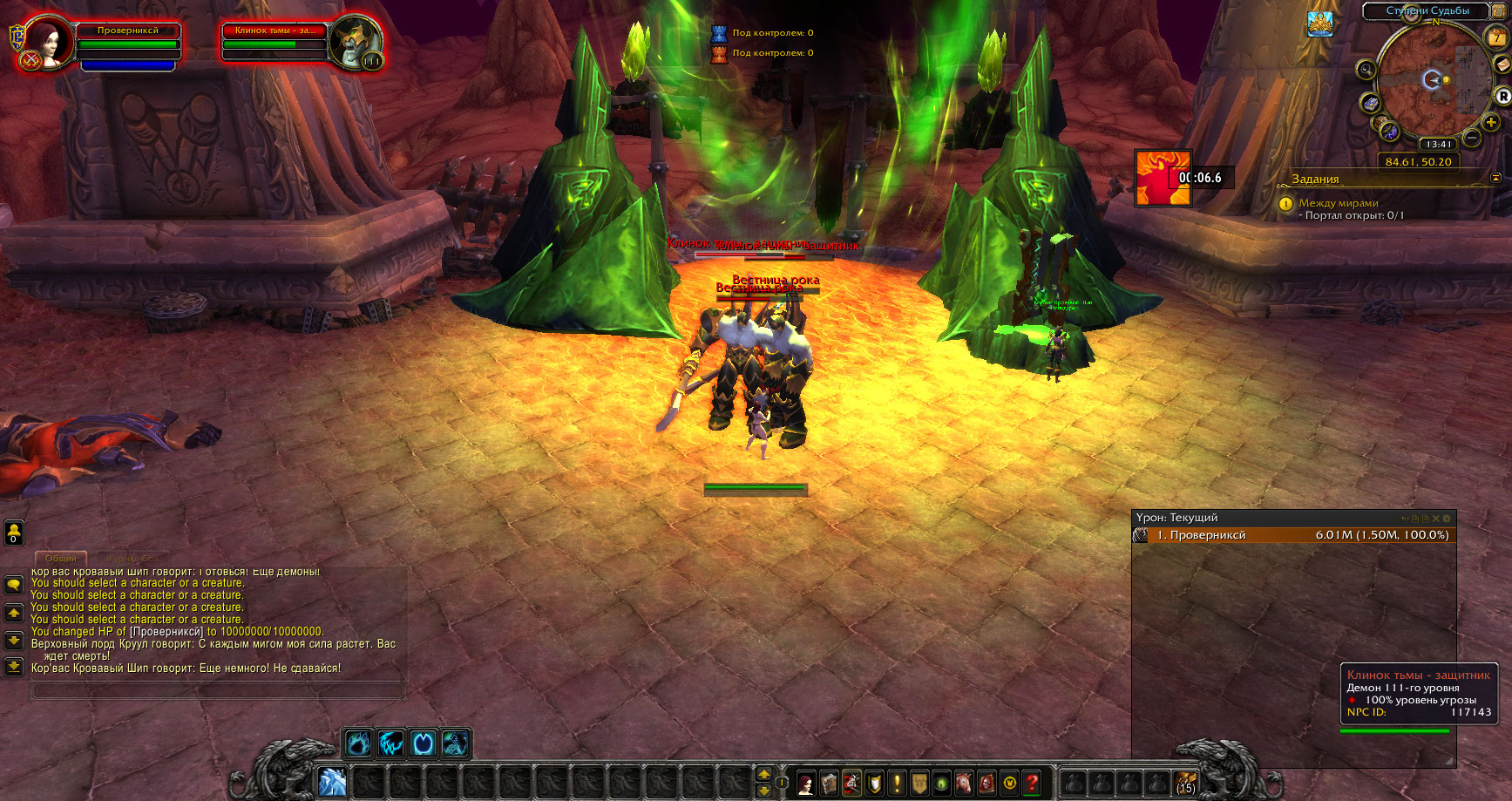Open the backpack showing 15 free slots
1512x801 pixels.
pos(1184,783)
